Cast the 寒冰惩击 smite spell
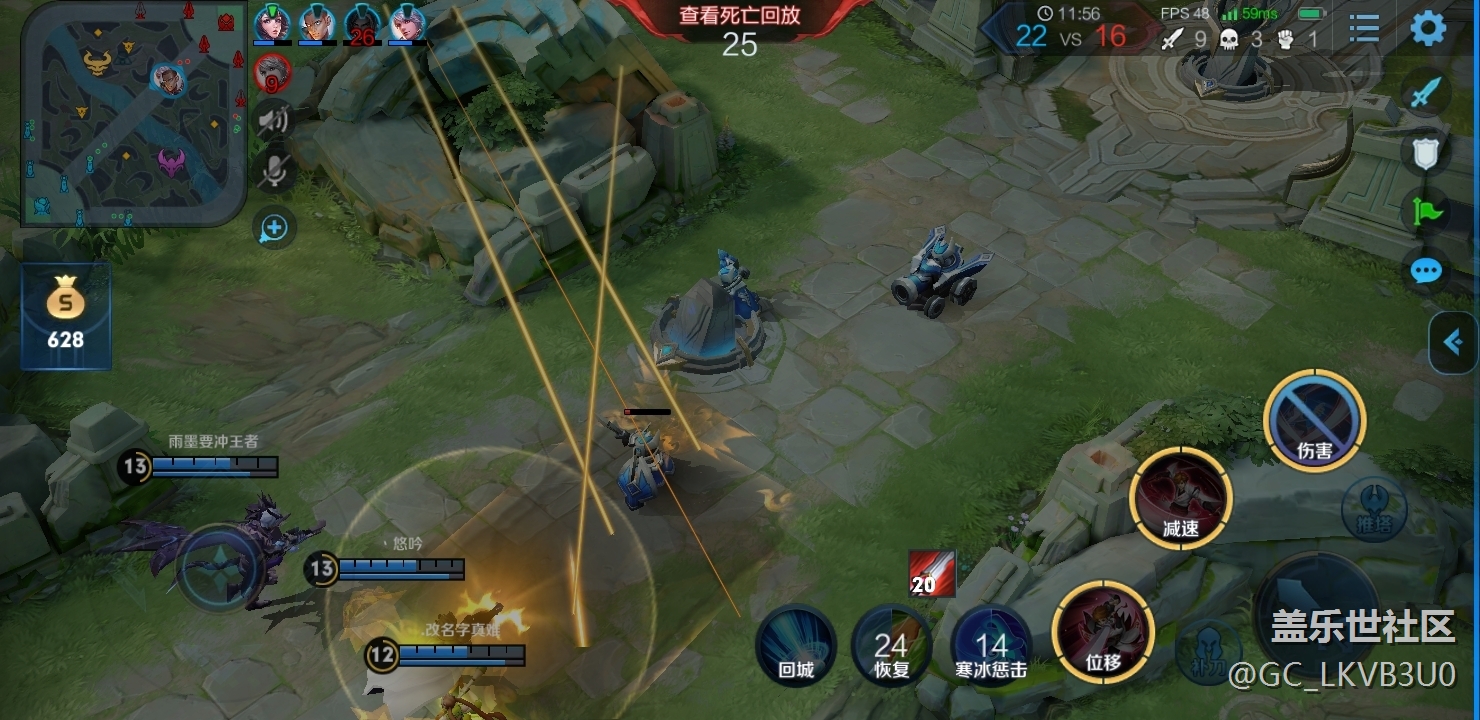The height and width of the screenshot is (720, 1480). click(991, 645)
